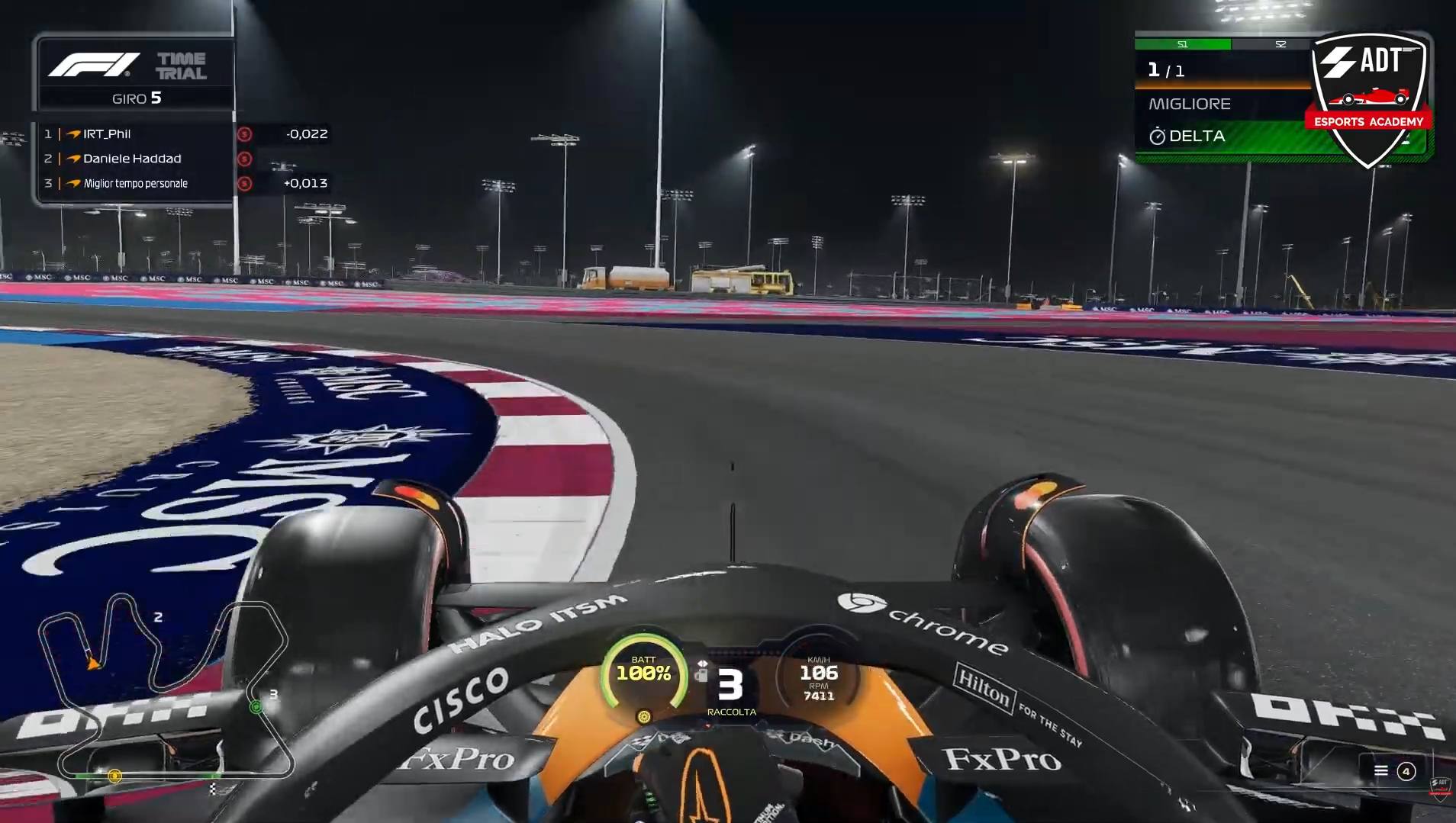Viewport: 1456px width, 823px height.
Task: Click the red soft tyre icon beside IRT_Phil
Action: pyautogui.click(x=244, y=133)
